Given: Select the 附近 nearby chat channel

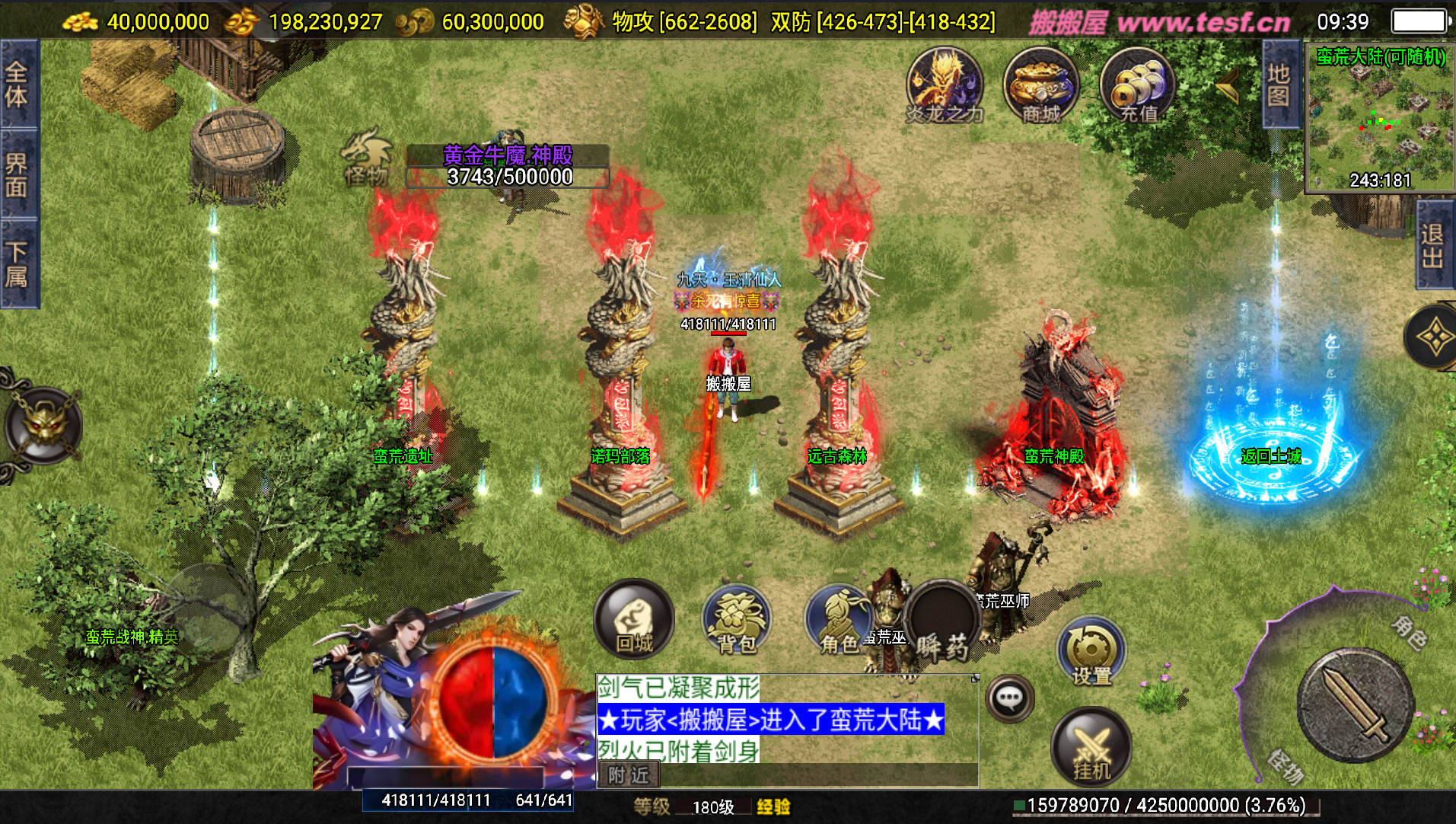Looking at the screenshot, I should tap(629, 775).
